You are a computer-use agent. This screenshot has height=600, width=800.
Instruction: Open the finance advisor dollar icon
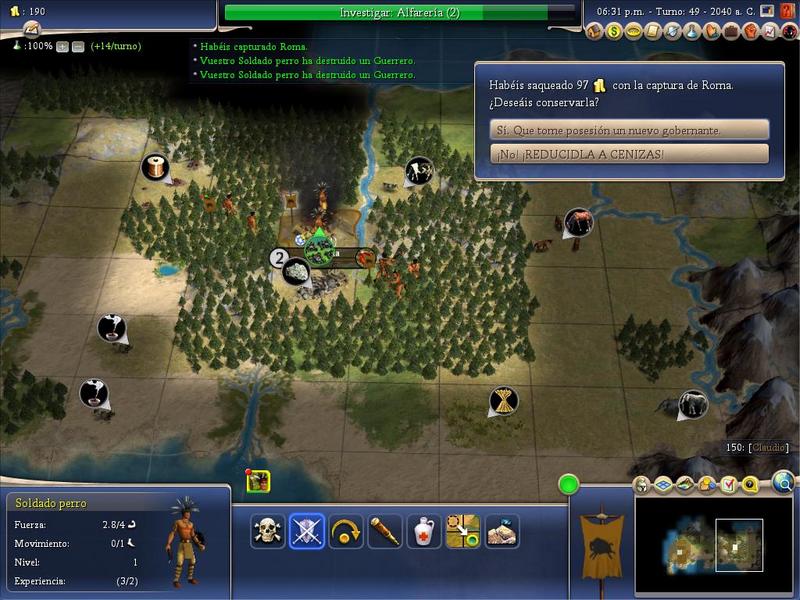click(x=615, y=32)
